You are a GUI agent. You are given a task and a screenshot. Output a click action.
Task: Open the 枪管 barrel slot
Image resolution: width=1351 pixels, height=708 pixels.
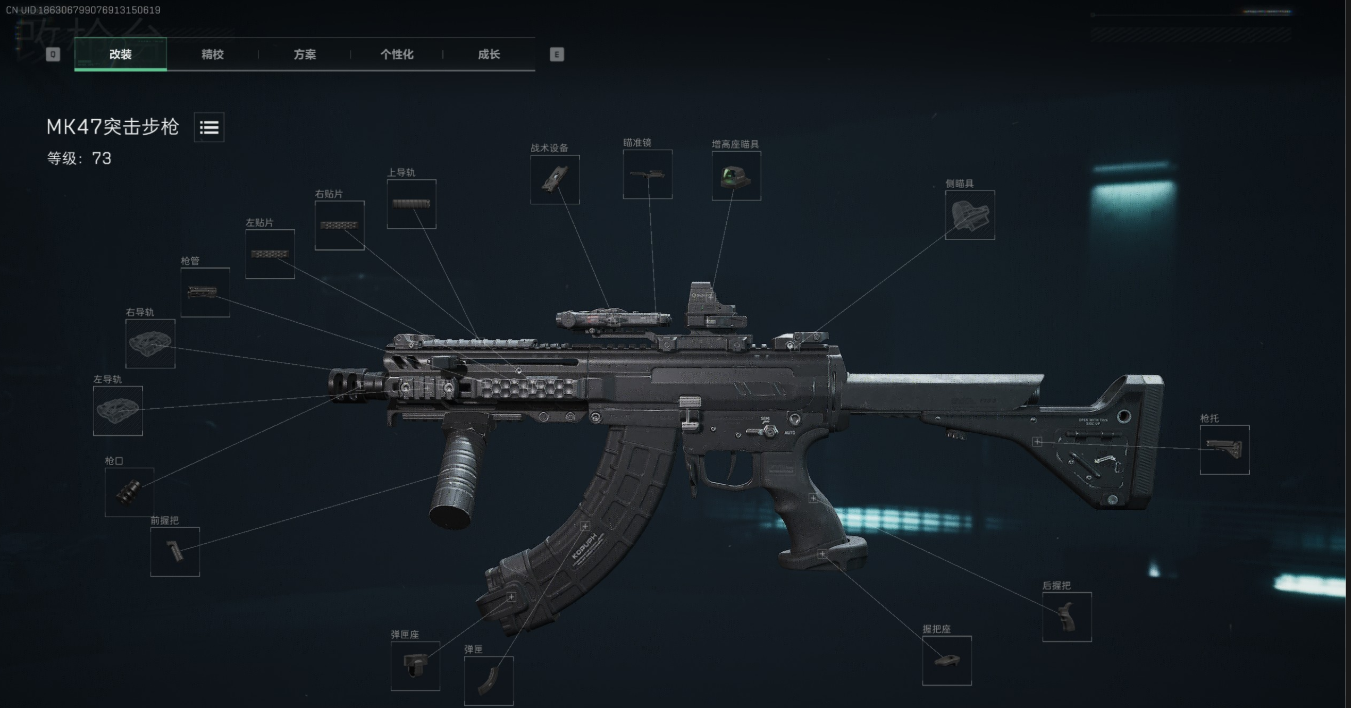(205, 293)
